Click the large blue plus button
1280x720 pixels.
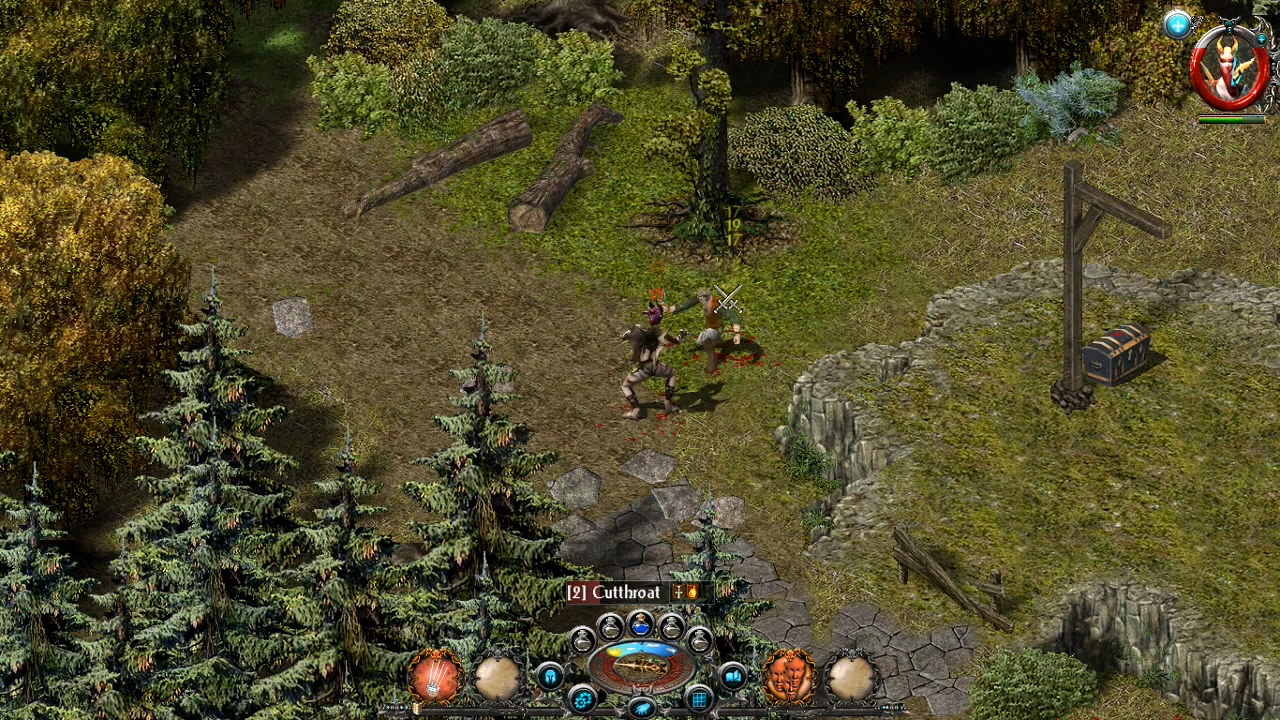coord(1177,26)
